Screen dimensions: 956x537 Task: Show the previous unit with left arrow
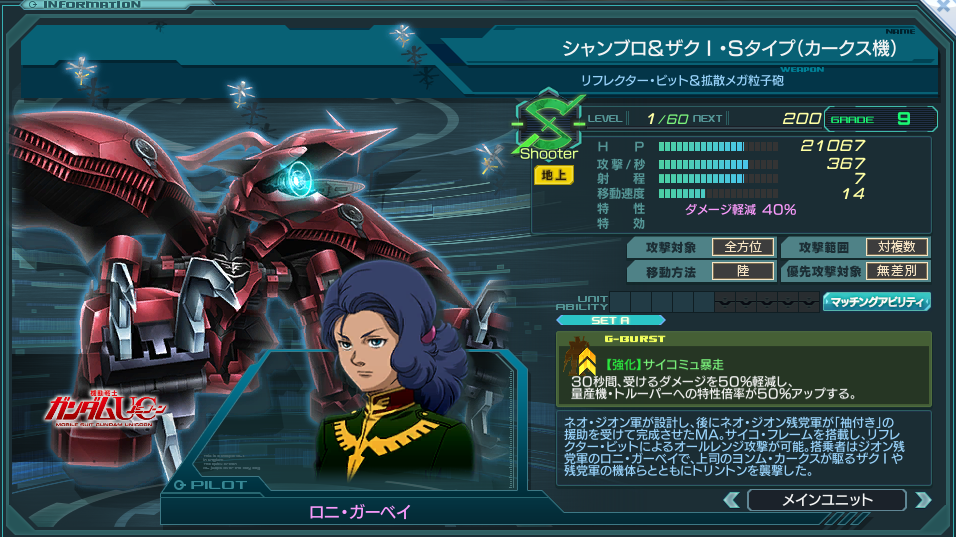pos(732,500)
